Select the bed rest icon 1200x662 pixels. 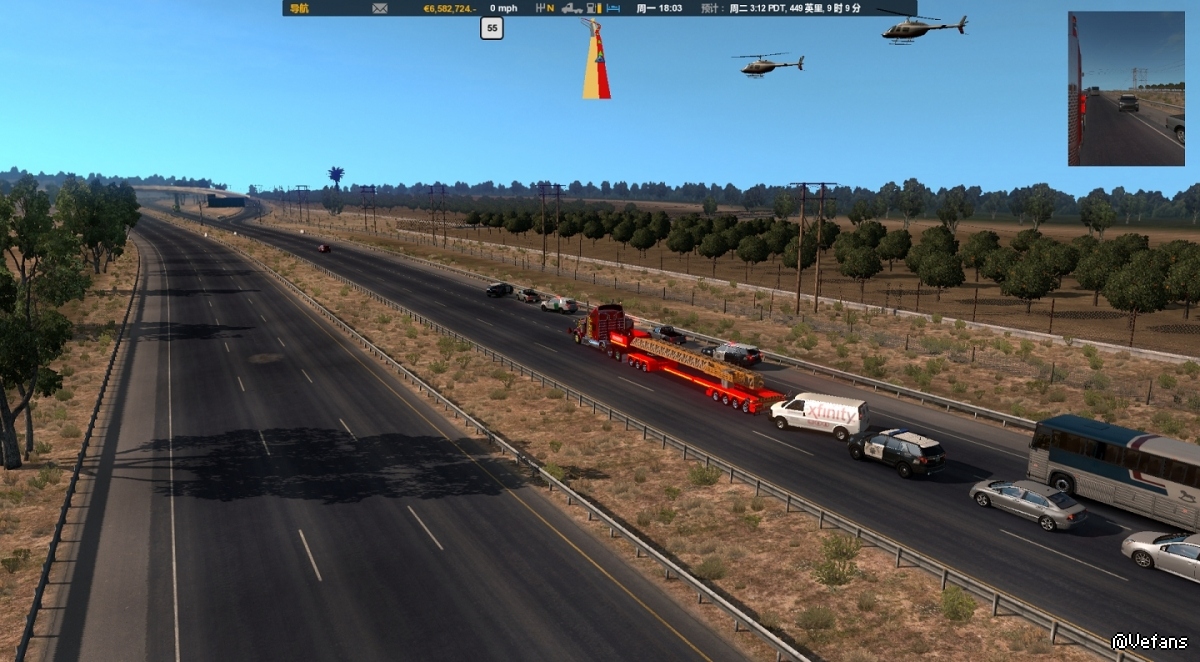click(x=614, y=8)
